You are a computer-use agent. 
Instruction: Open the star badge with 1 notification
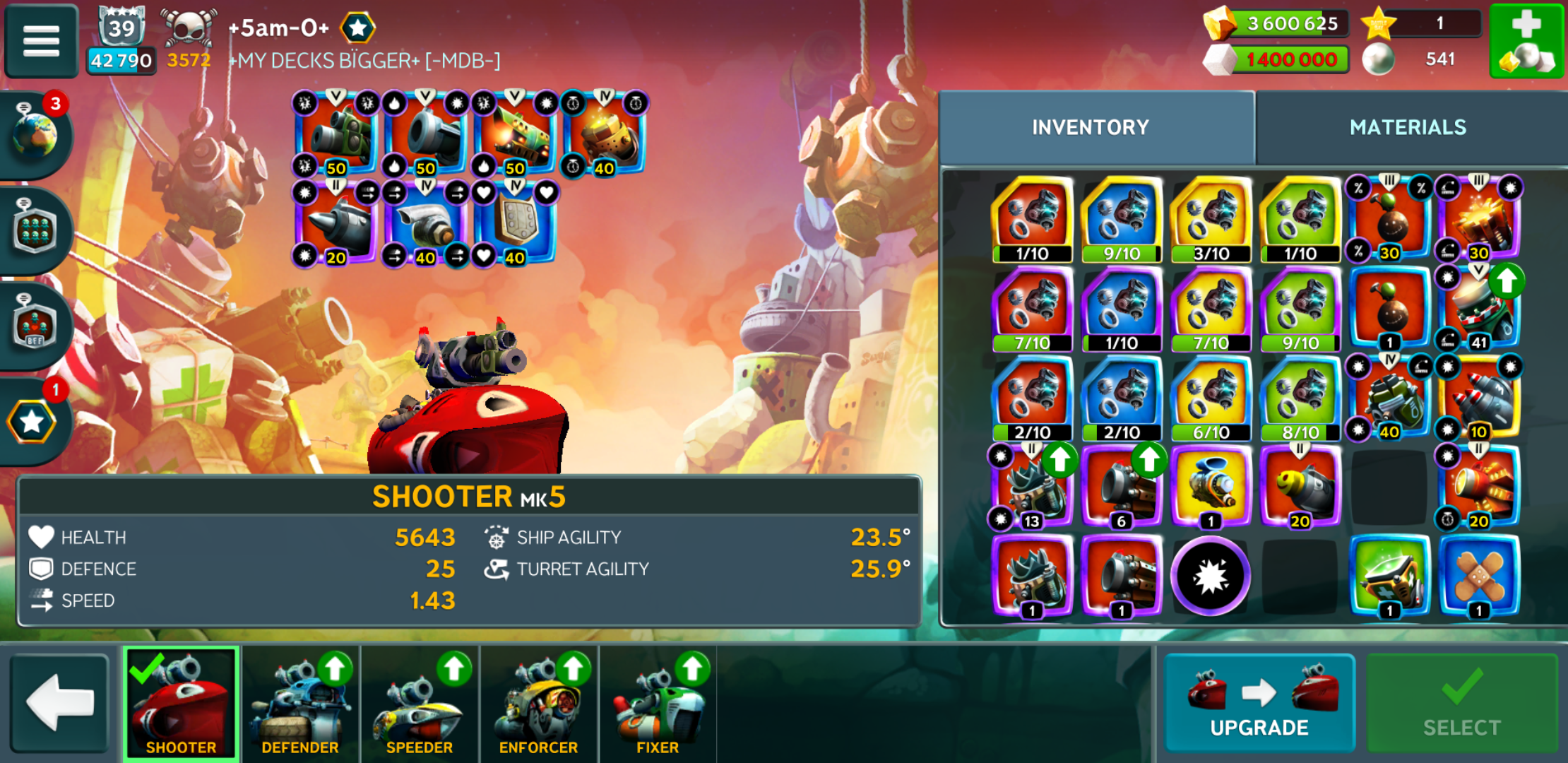(32, 422)
